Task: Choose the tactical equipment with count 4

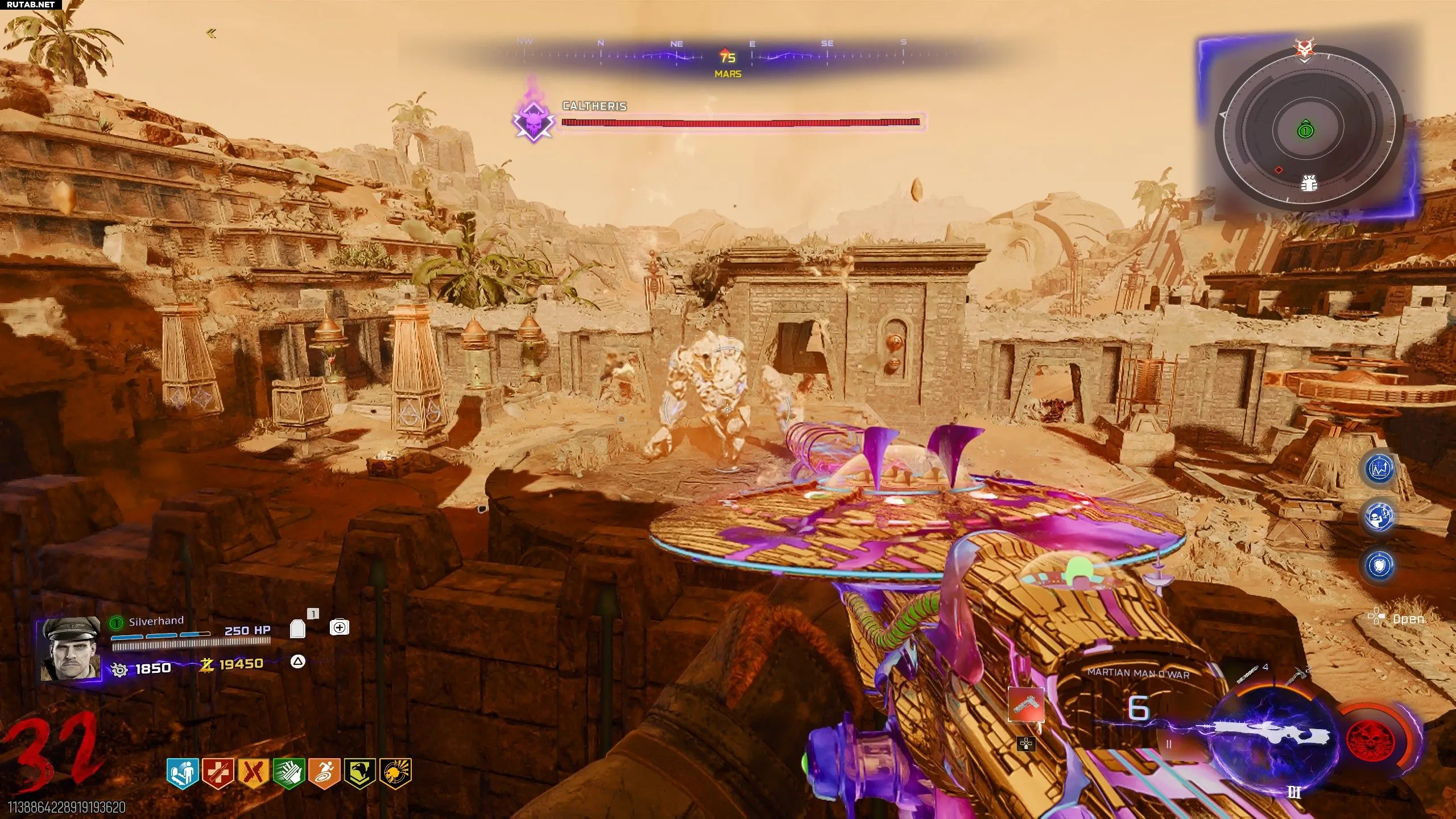Action: (x=1248, y=677)
